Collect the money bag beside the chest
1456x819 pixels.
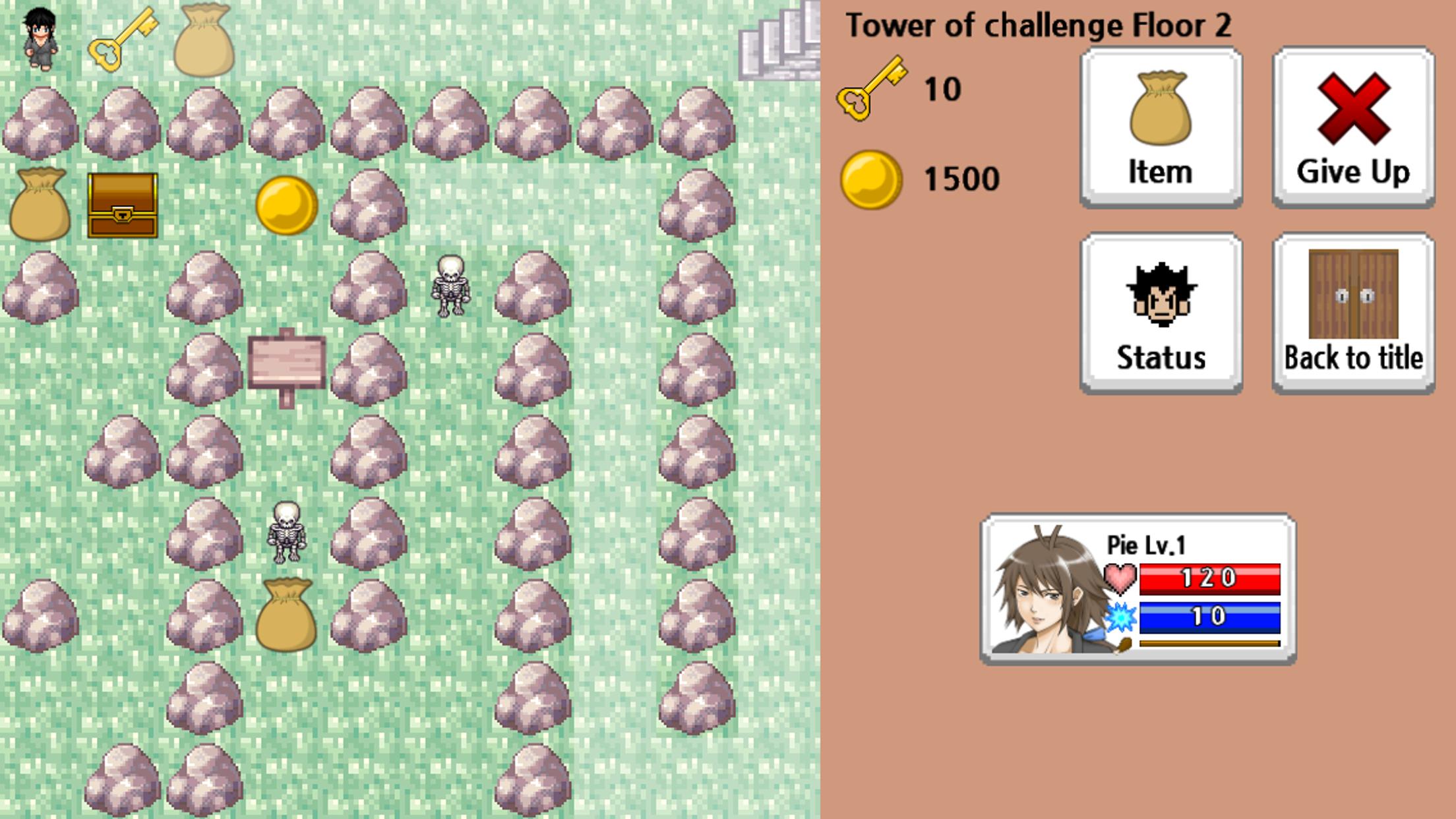point(40,204)
